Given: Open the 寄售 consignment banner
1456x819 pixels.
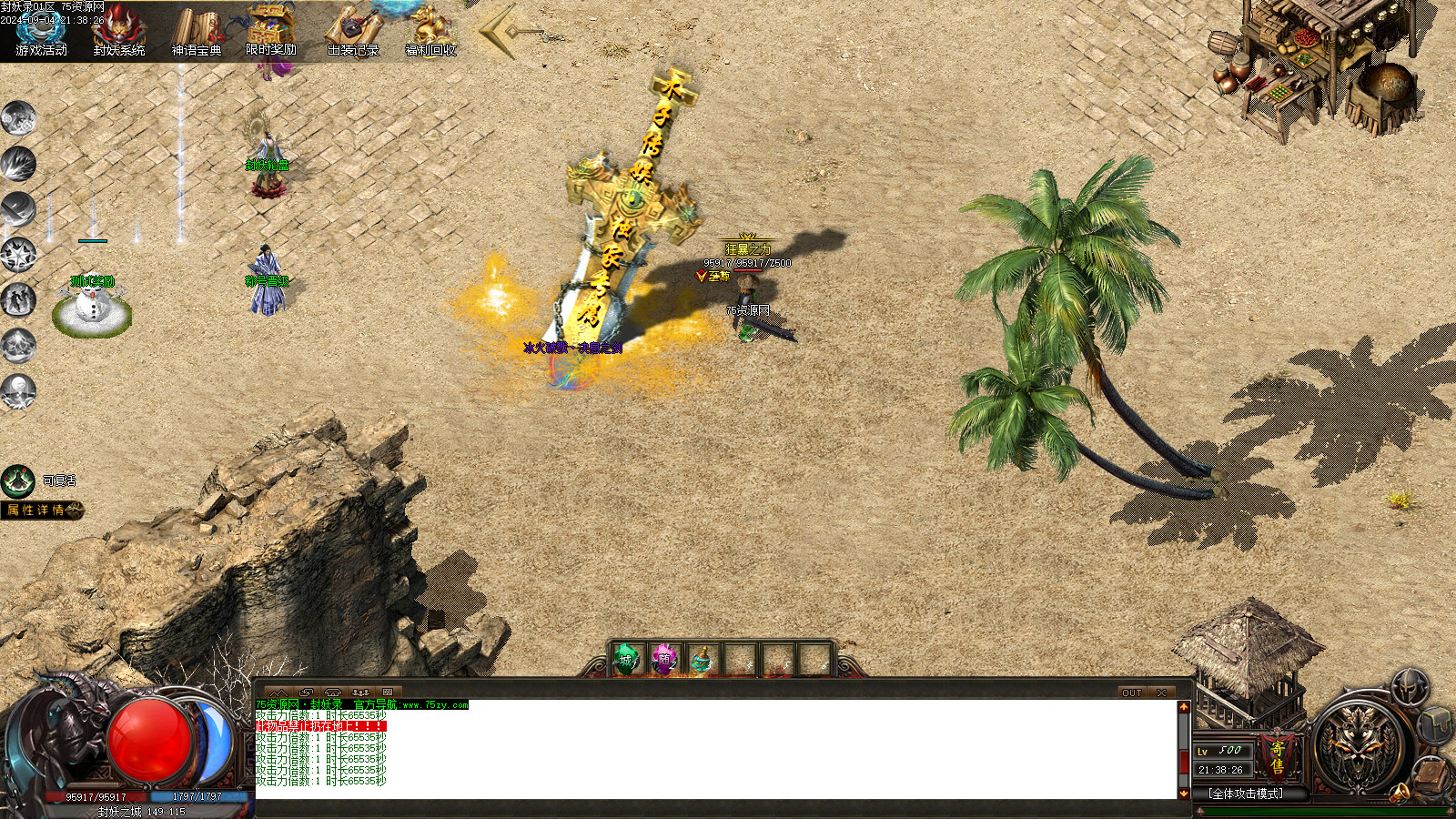Looking at the screenshot, I should 1278,757.
